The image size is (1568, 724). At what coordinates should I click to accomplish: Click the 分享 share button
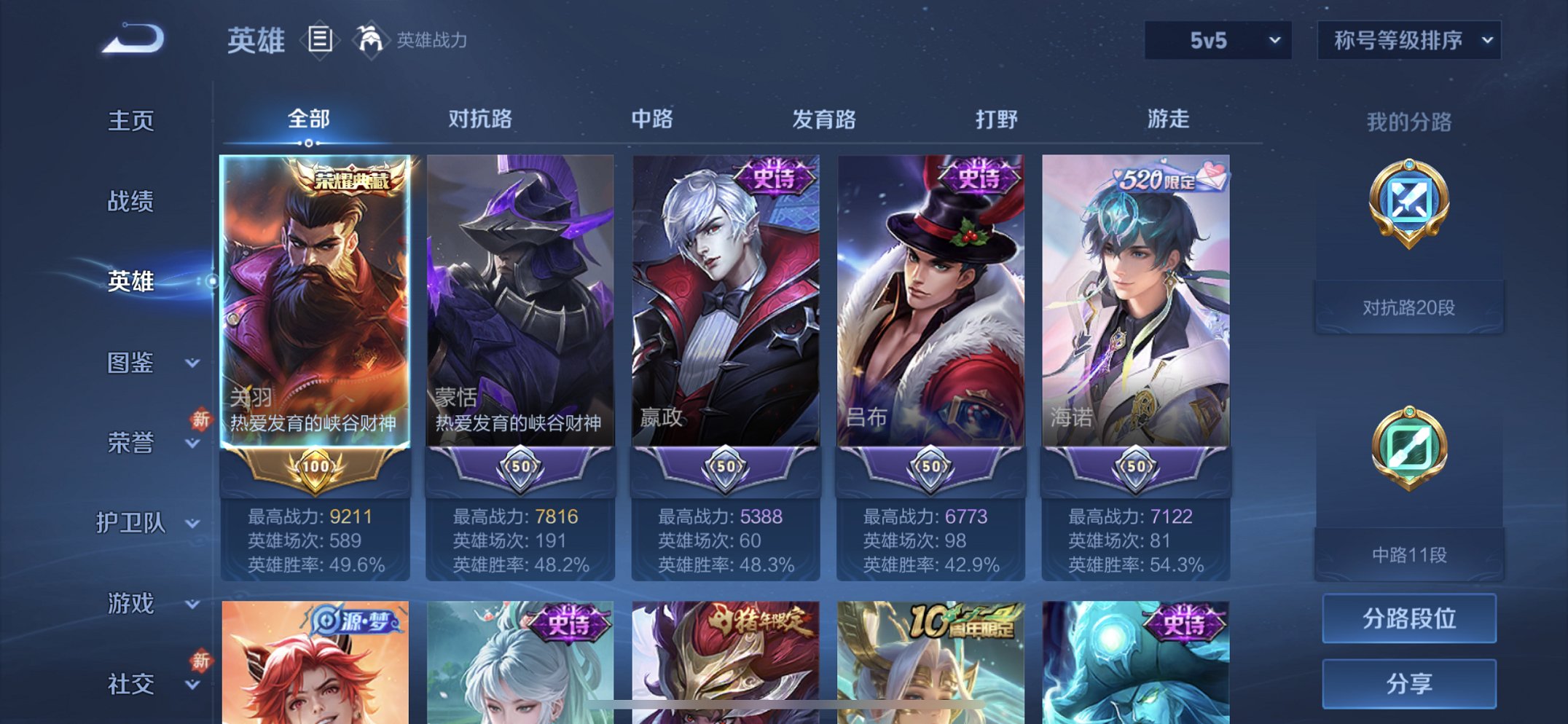click(x=1408, y=683)
